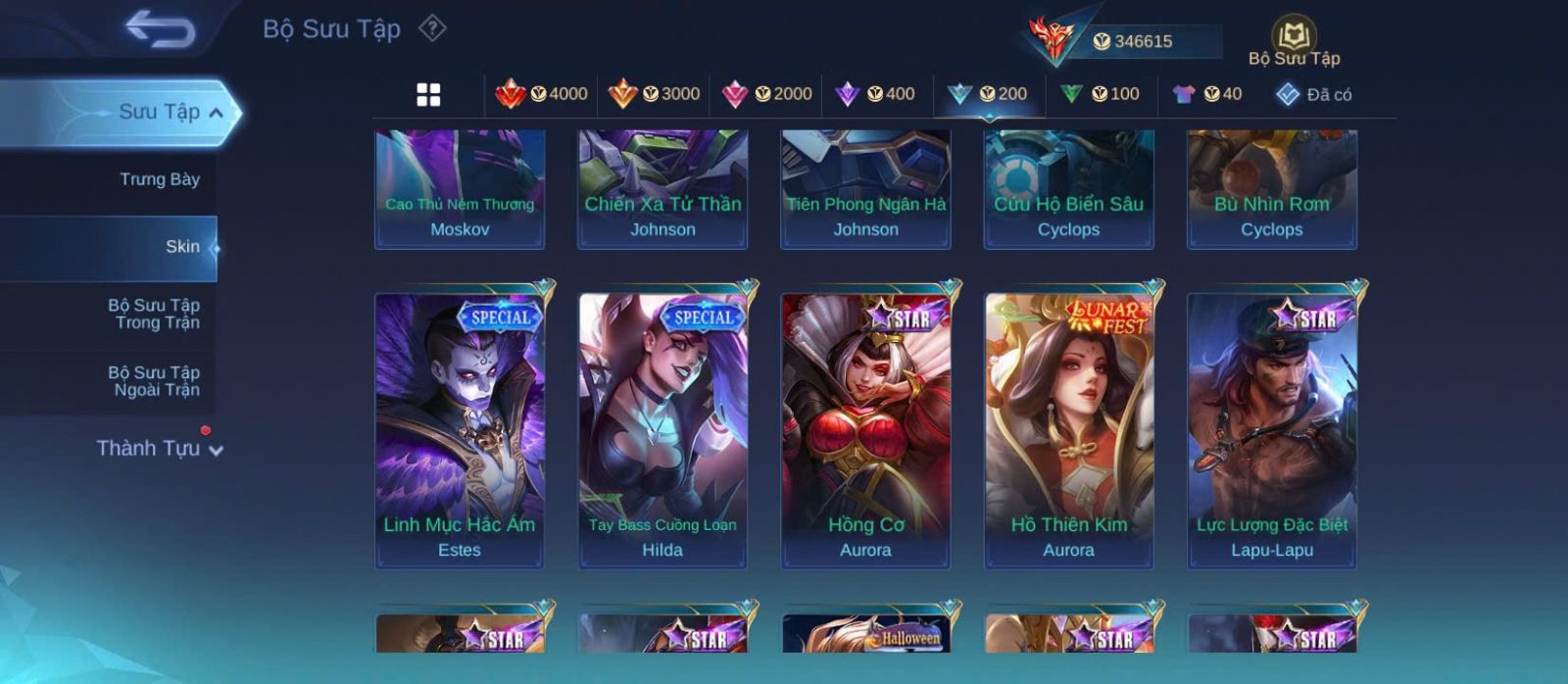Open the Trưng Bày menu entry

tap(159, 179)
